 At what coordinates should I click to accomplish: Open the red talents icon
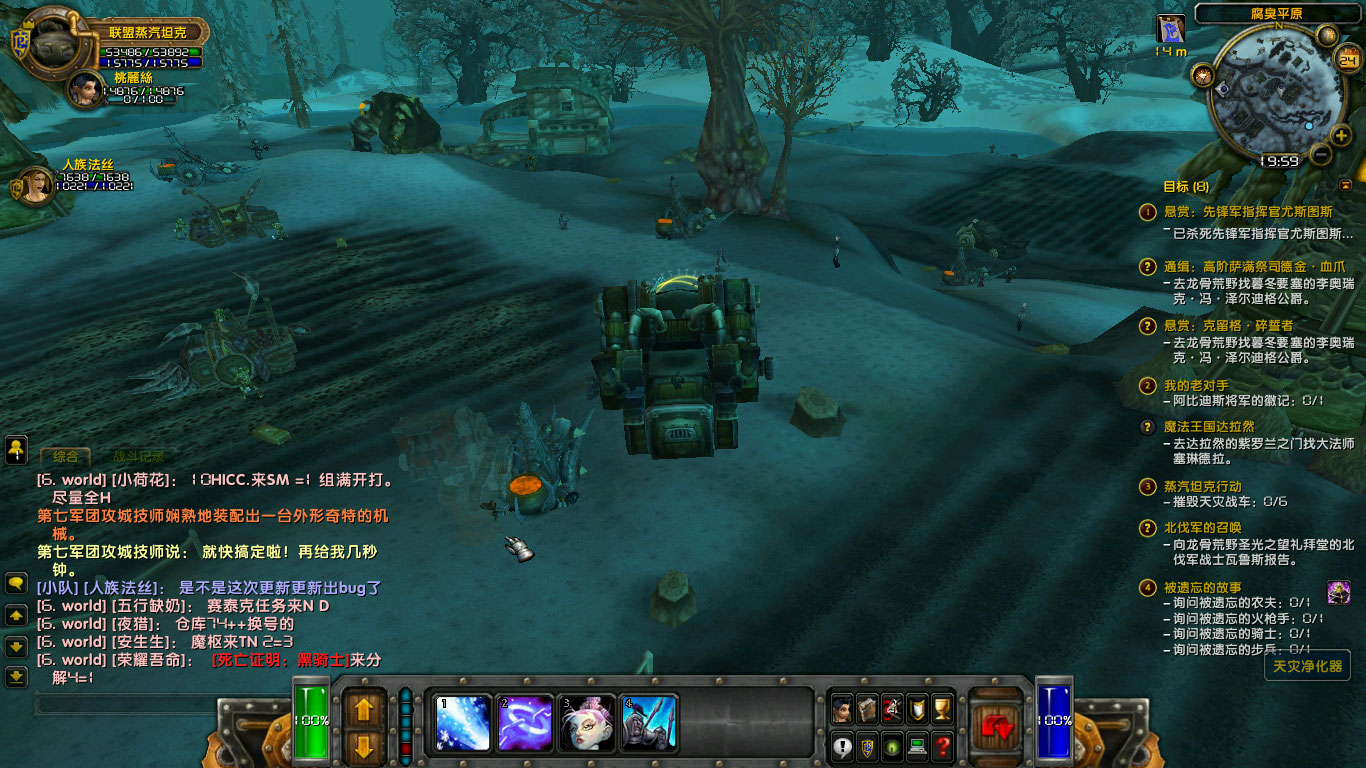891,708
